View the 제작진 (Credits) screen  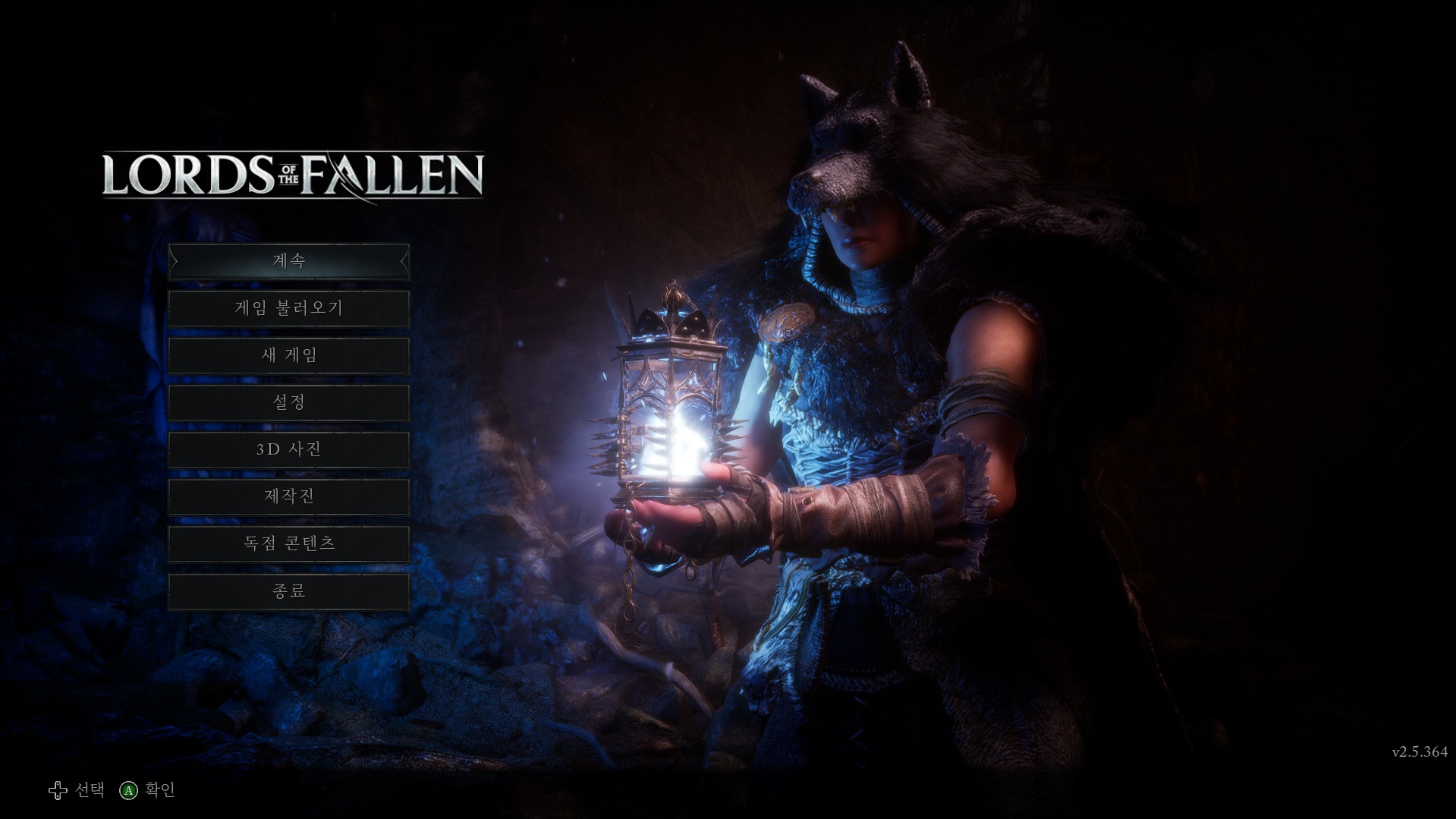point(288,497)
